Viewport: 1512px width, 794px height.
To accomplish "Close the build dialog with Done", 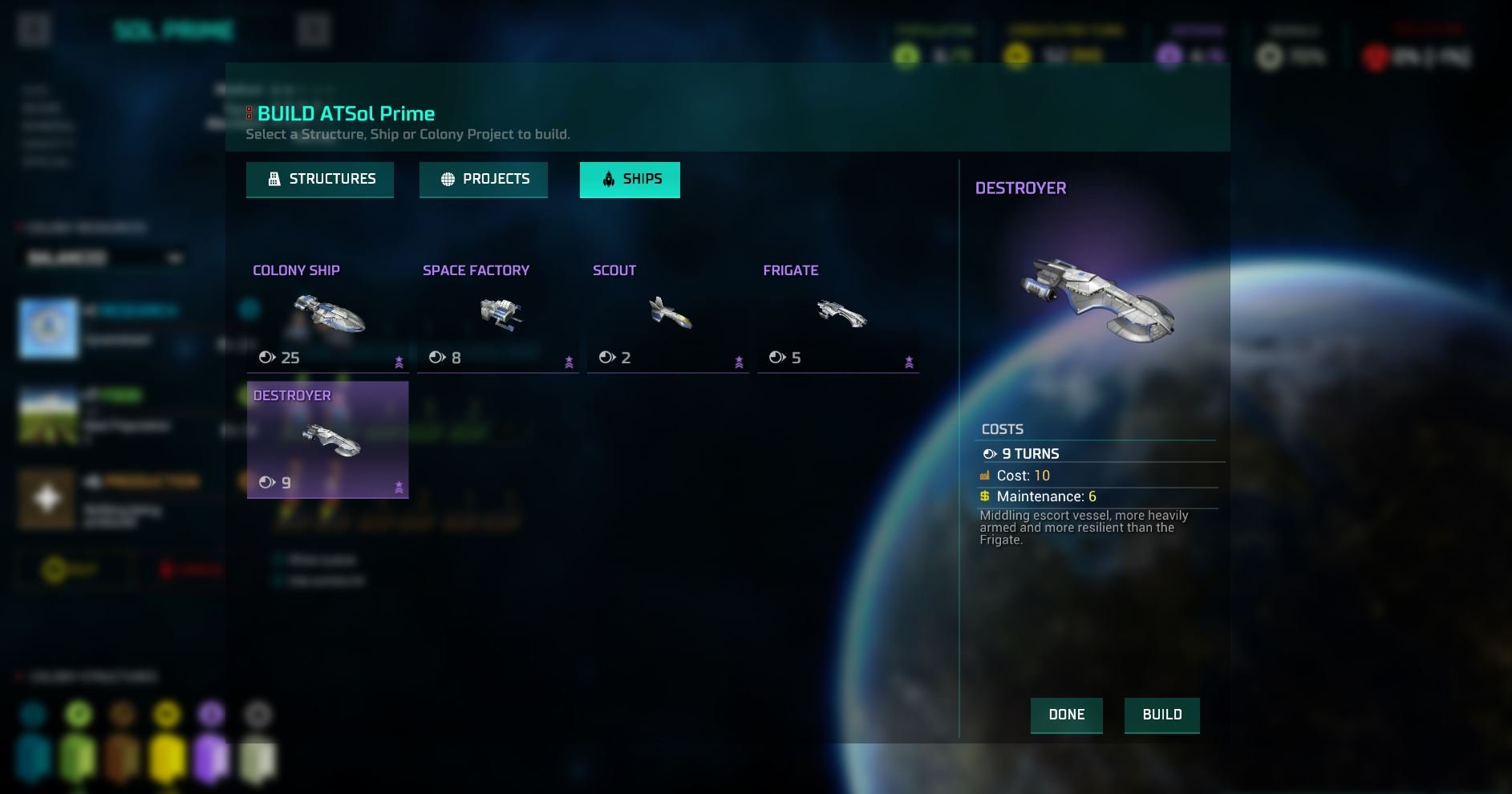I will tap(1066, 715).
